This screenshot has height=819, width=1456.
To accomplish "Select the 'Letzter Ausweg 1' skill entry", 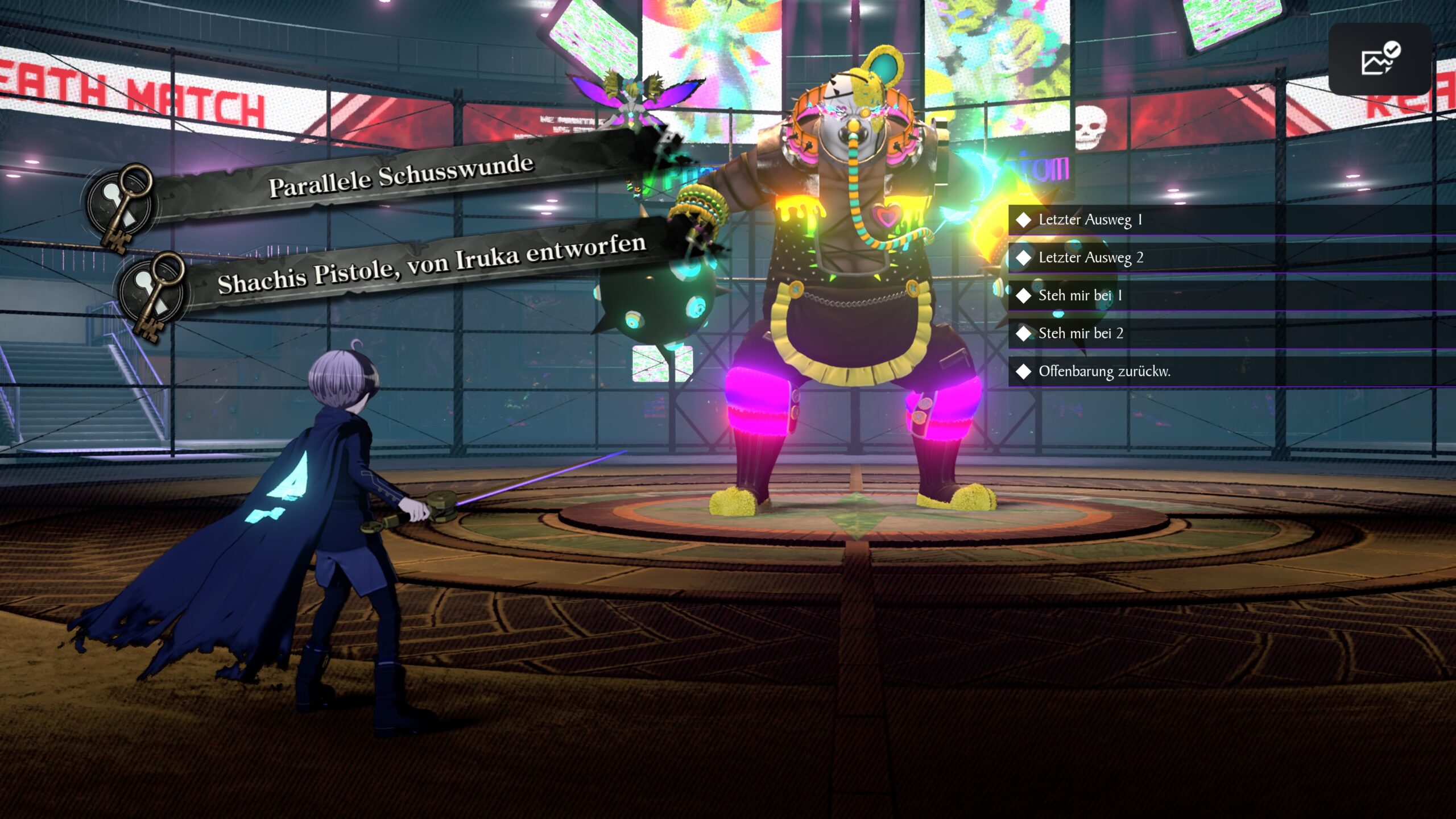I will click(1090, 220).
